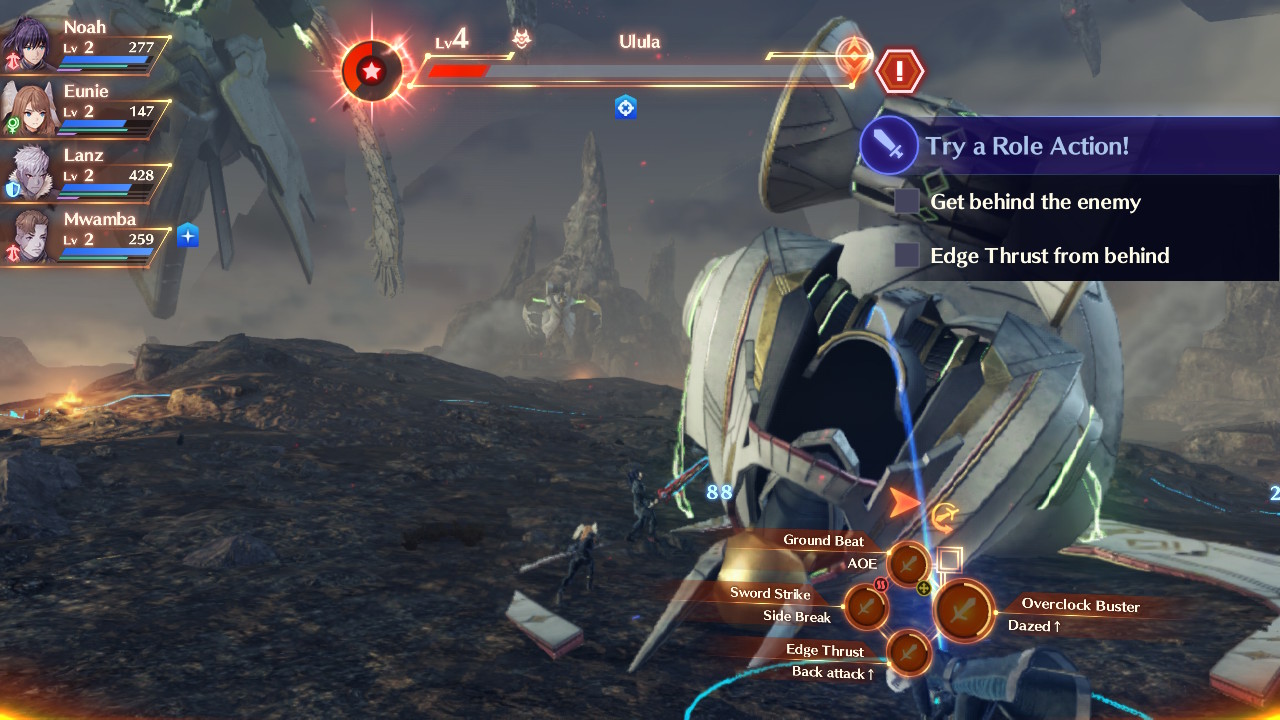1280x720 pixels.
Task: Click the blue status icon under Ulula's bar
Action: (x=626, y=107)
